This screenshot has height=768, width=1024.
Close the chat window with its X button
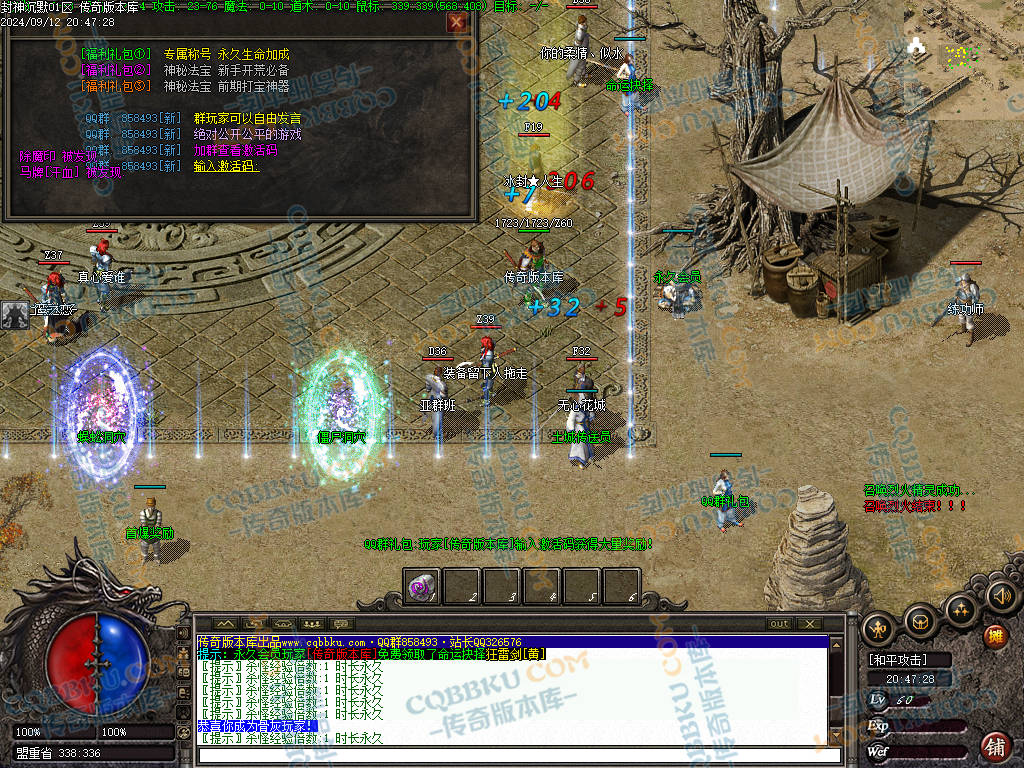[808, 623]
